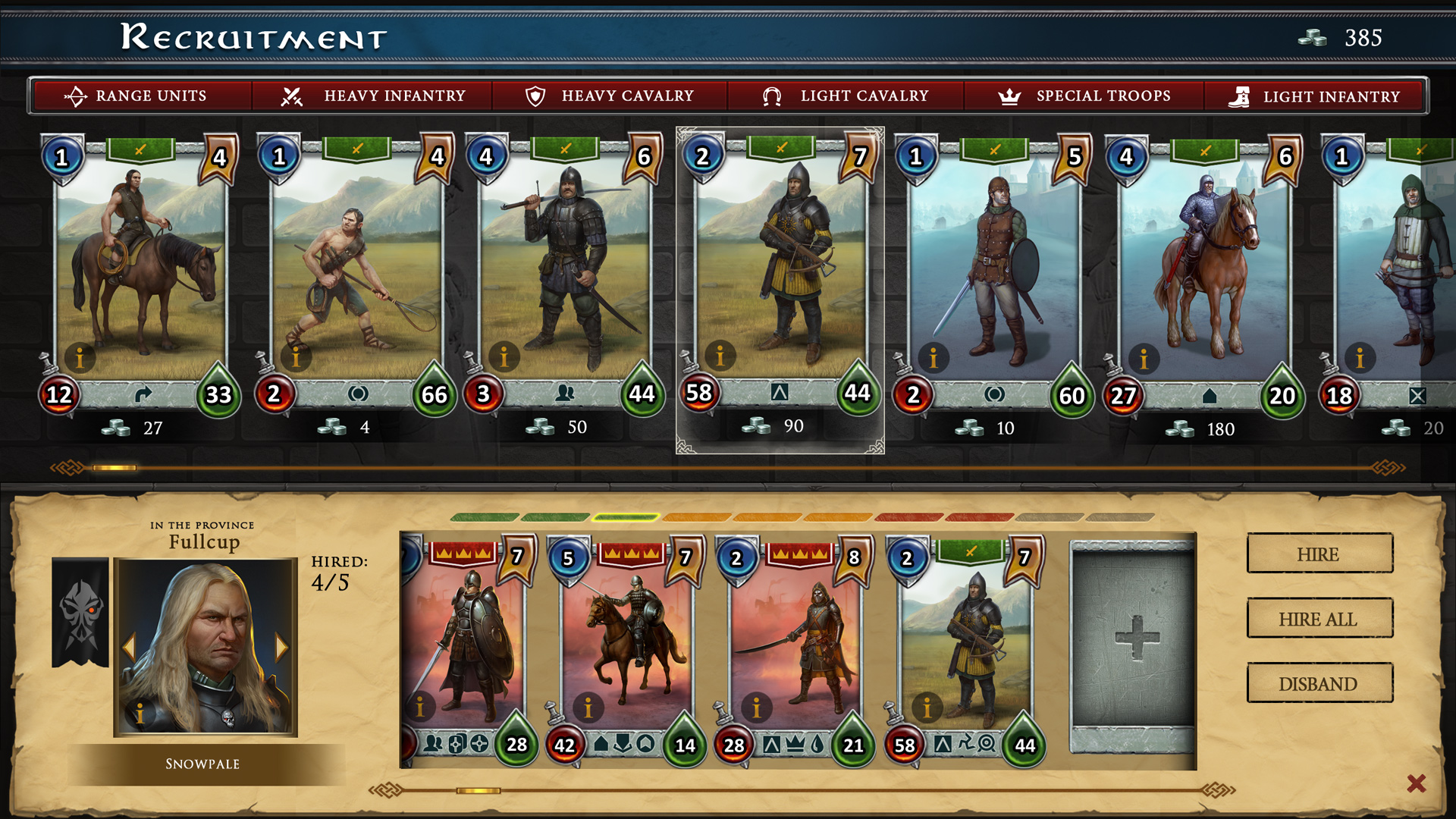Select the Heavy Cavalry tab
The height and width of the screenshot is (819, 1456).
coord(610,96)
